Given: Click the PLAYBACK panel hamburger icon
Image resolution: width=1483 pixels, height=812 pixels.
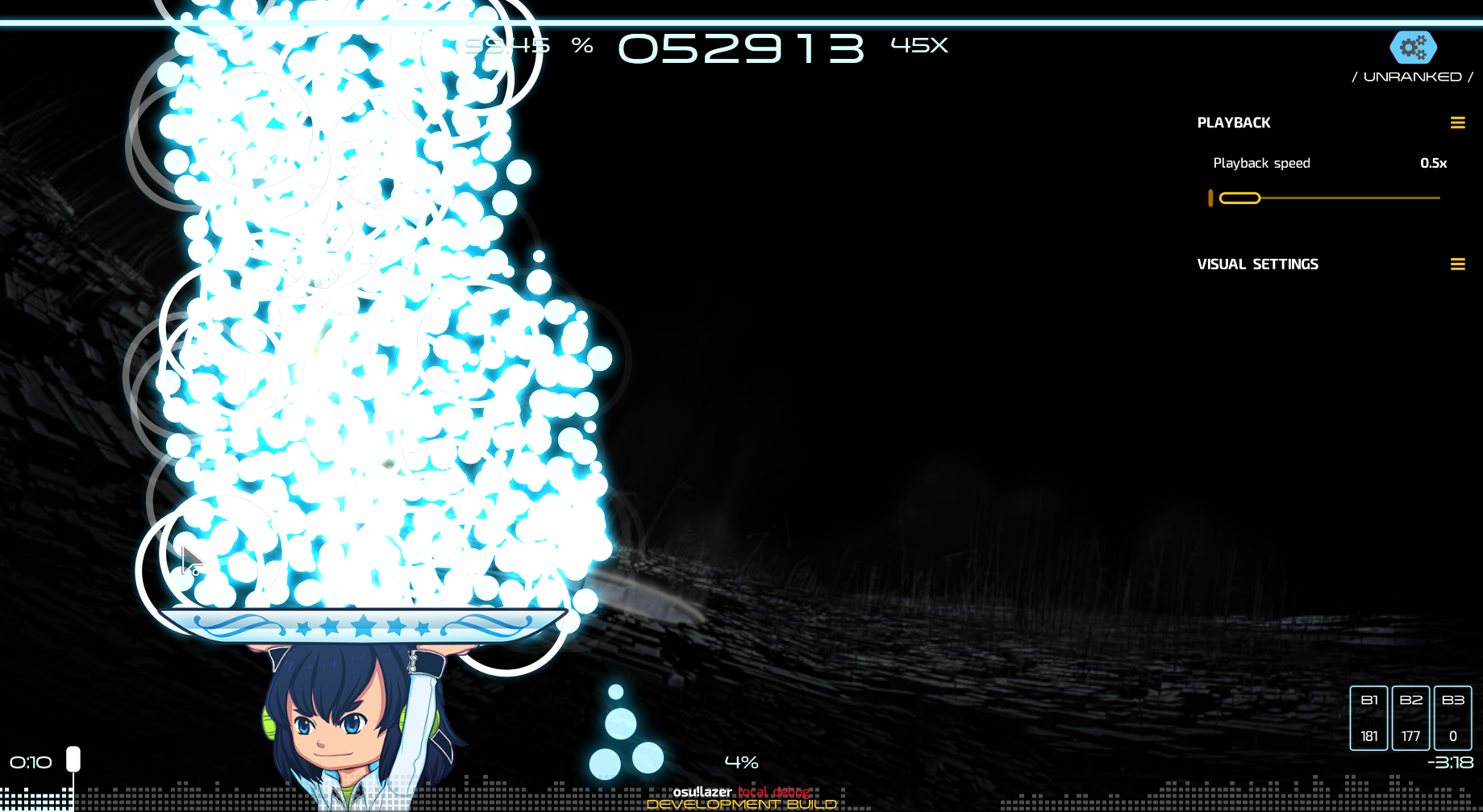Looking at the screenshot, I should tap(1458, 123).
